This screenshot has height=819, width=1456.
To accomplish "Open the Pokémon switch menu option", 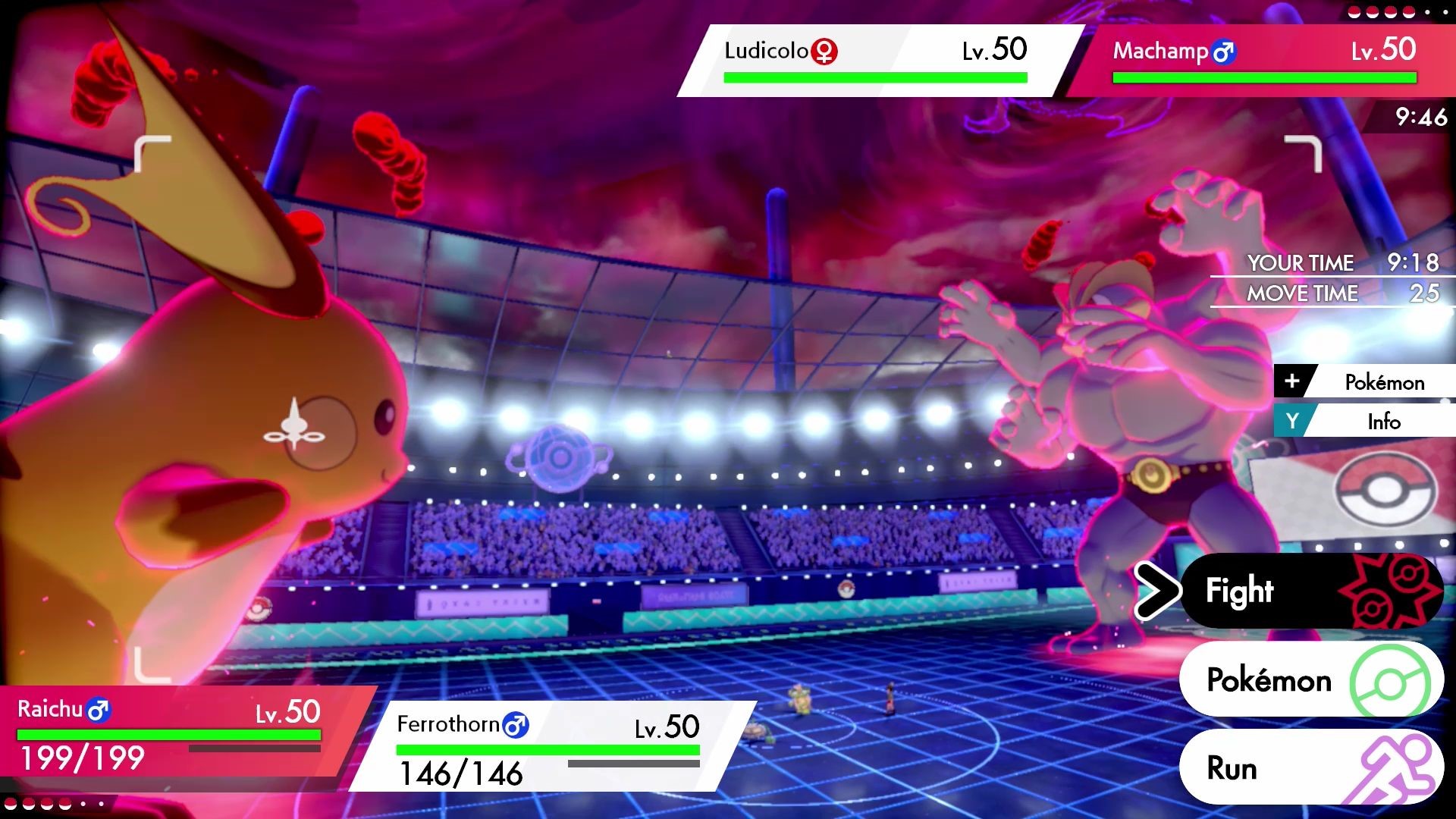I will coord(1310,679).
